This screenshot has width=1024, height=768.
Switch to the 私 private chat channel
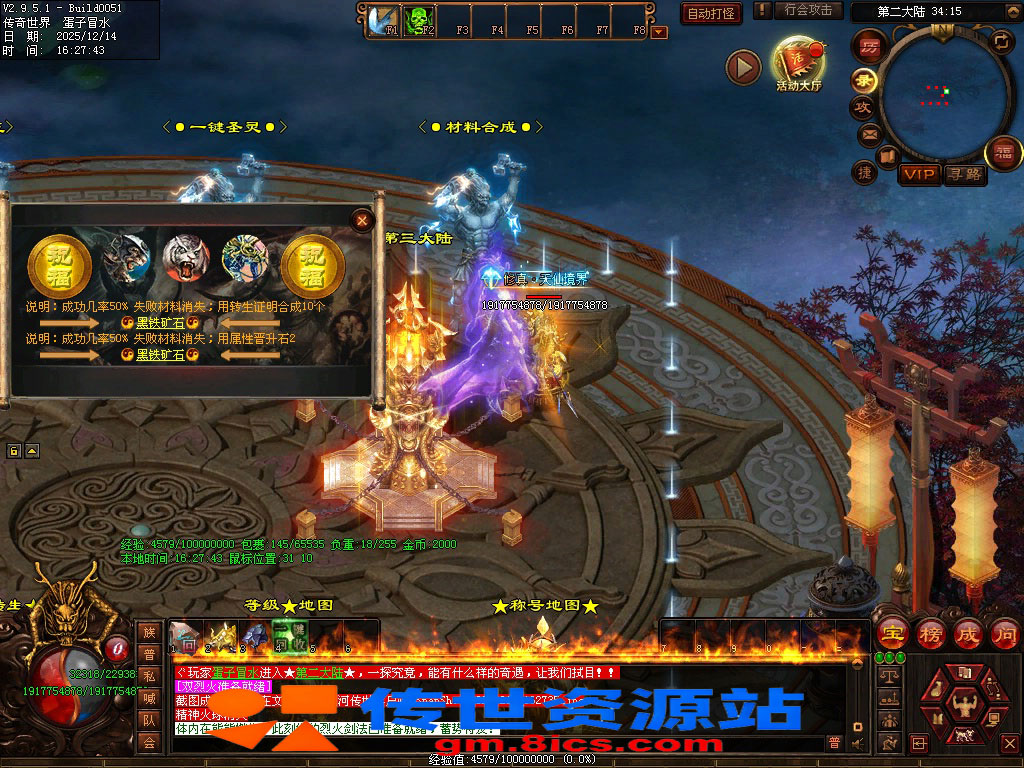click(149, 676)
